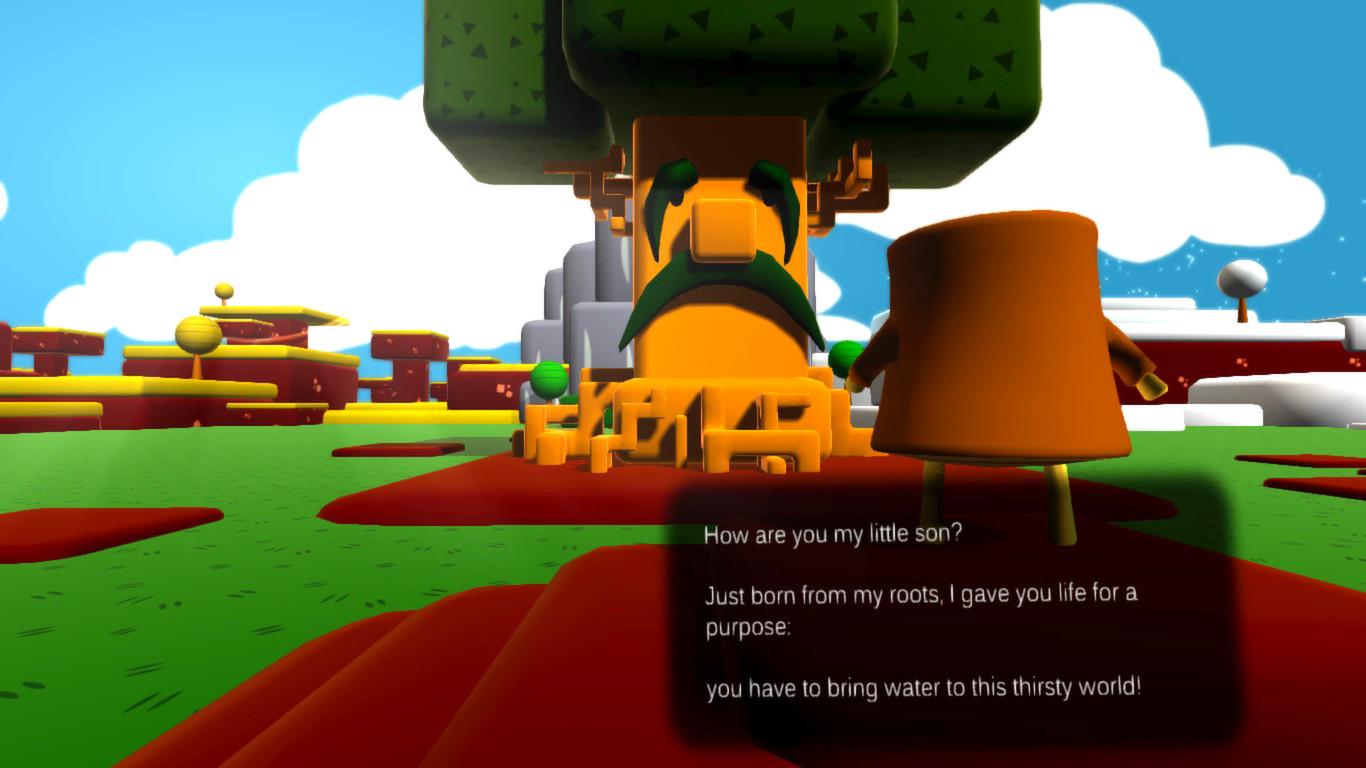
Task: Select the white tree on the far right
Action: 1243,275
